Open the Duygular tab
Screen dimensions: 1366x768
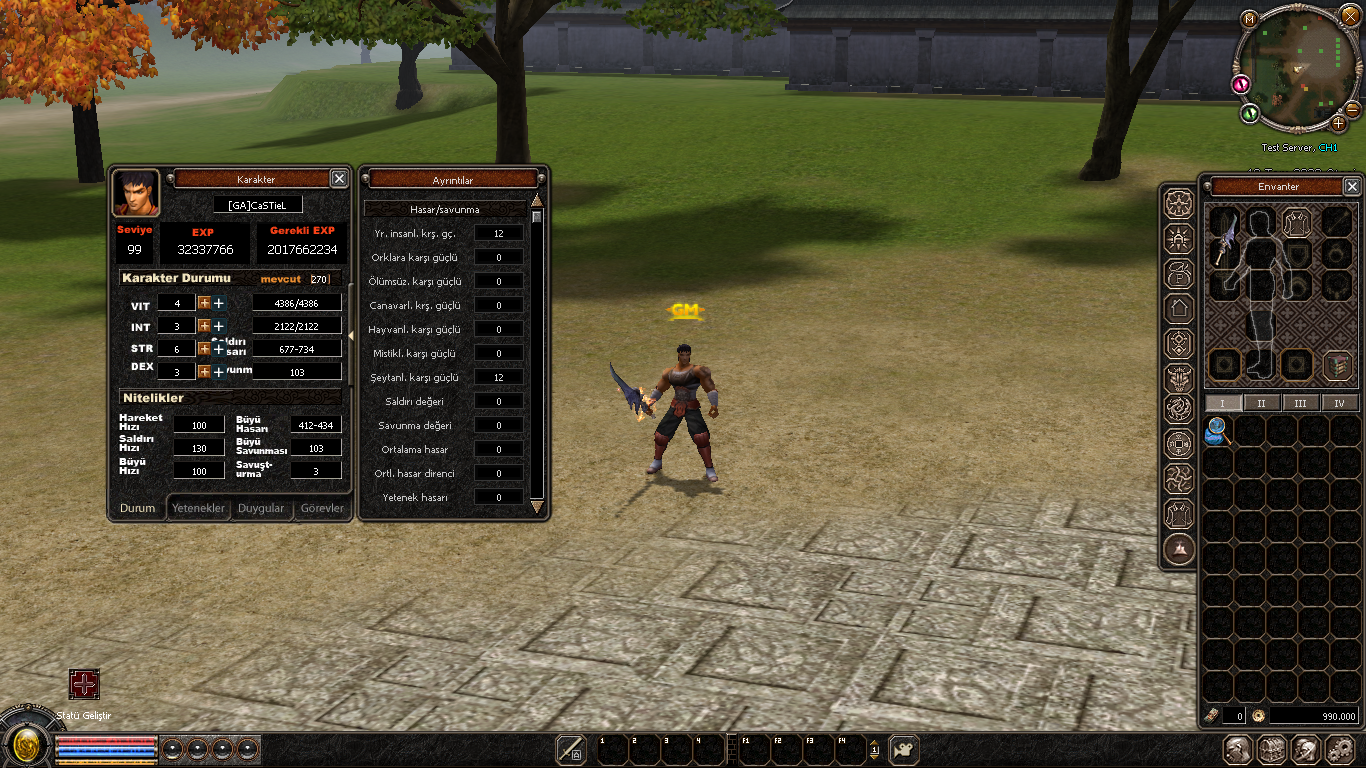click(261, 508)
